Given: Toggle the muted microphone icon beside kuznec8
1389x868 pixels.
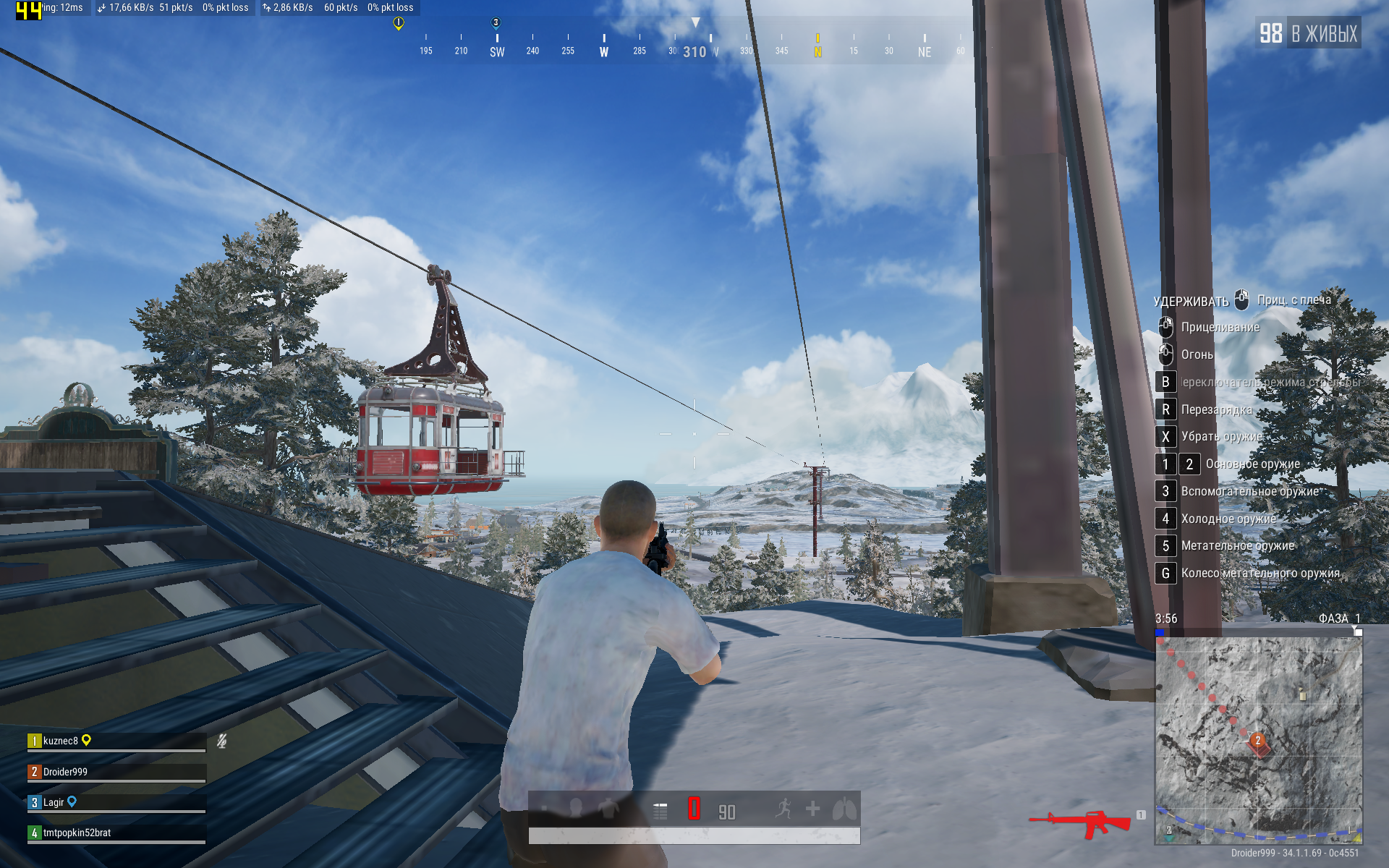Looking at the screenshot, I should pos(222,741).
